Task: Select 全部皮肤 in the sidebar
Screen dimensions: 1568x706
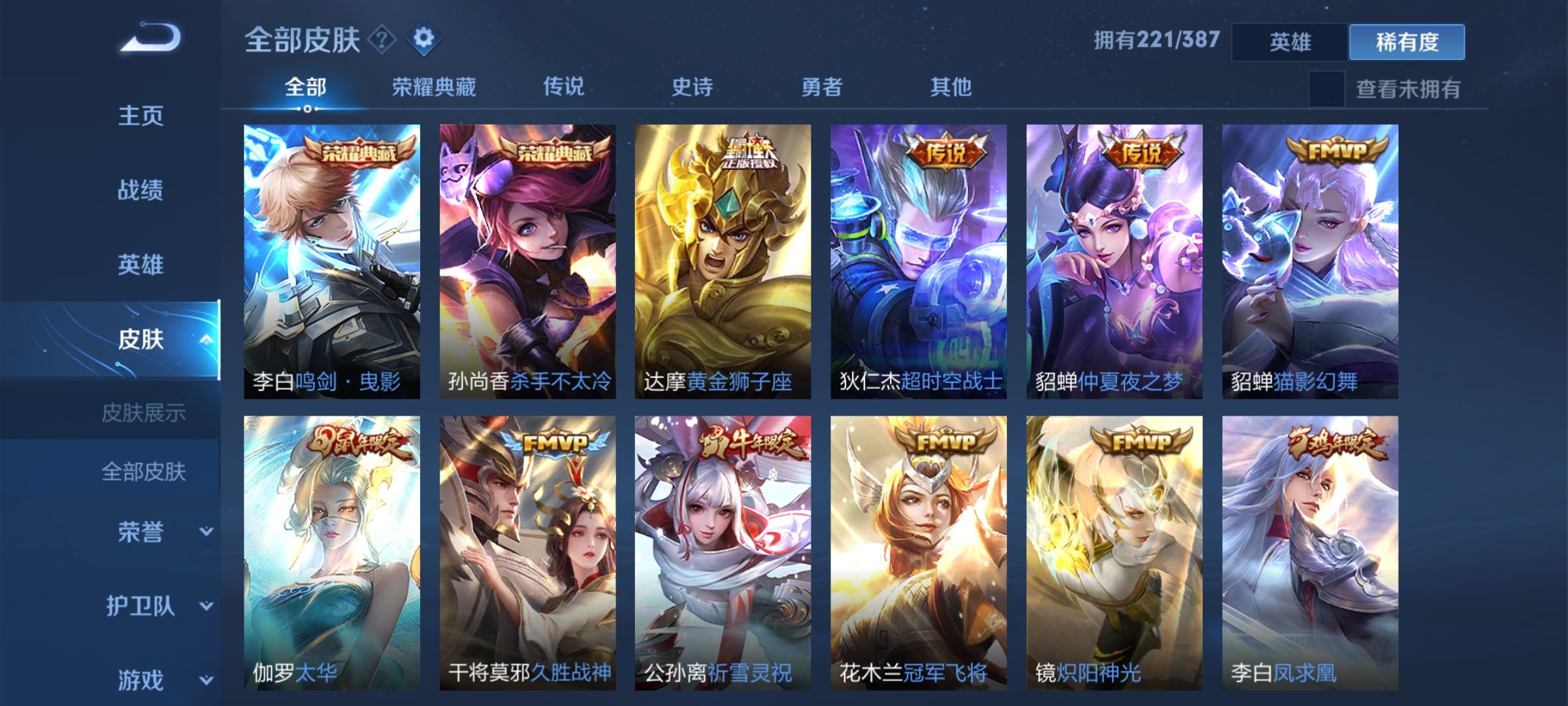Action: 145,473
